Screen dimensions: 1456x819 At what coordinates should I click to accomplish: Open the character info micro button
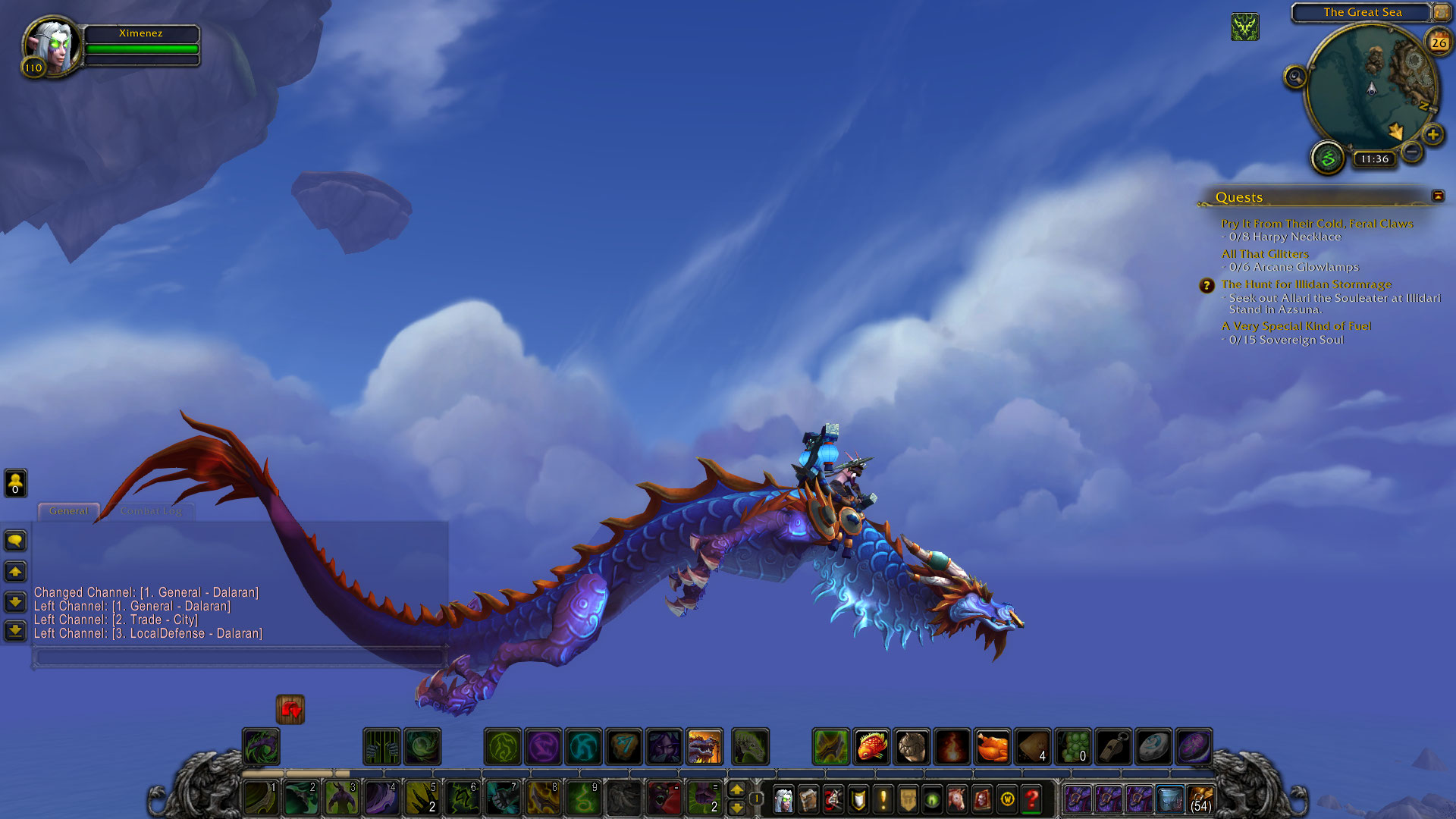coord(783,799)
